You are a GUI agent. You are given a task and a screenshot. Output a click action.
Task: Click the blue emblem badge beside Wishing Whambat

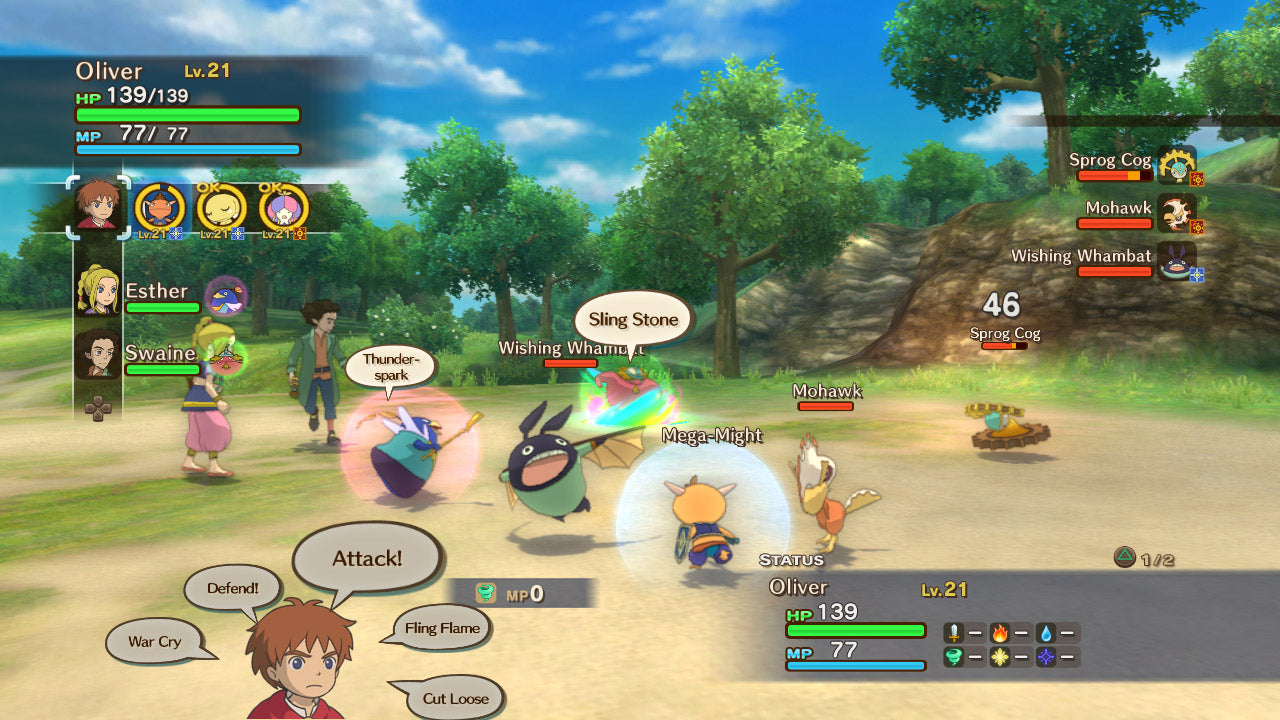[1197, 274]
